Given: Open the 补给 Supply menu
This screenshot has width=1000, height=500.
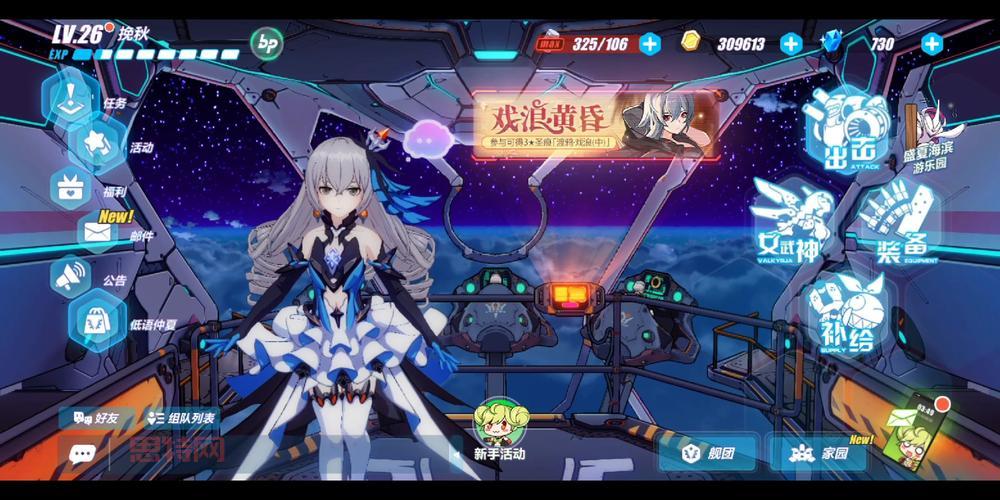Looking at the screenshot, I should pyautogui.click(x=847, y=312).
